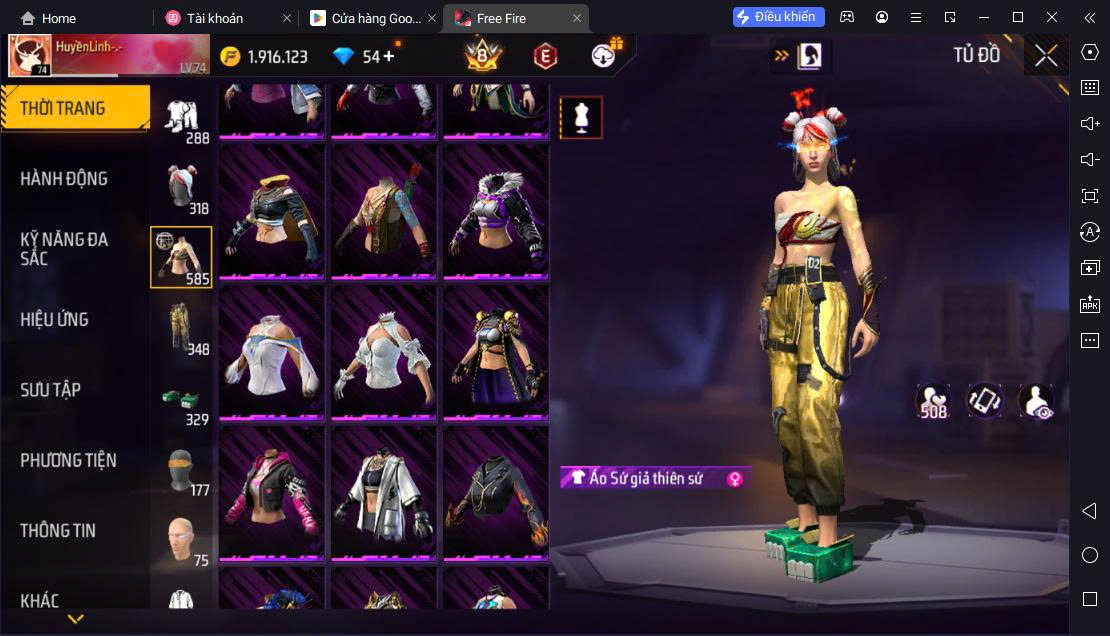This screenshot has height=636, width=1110.
Task: Choose the pink and black jacket top
Action: coord(271,492)
